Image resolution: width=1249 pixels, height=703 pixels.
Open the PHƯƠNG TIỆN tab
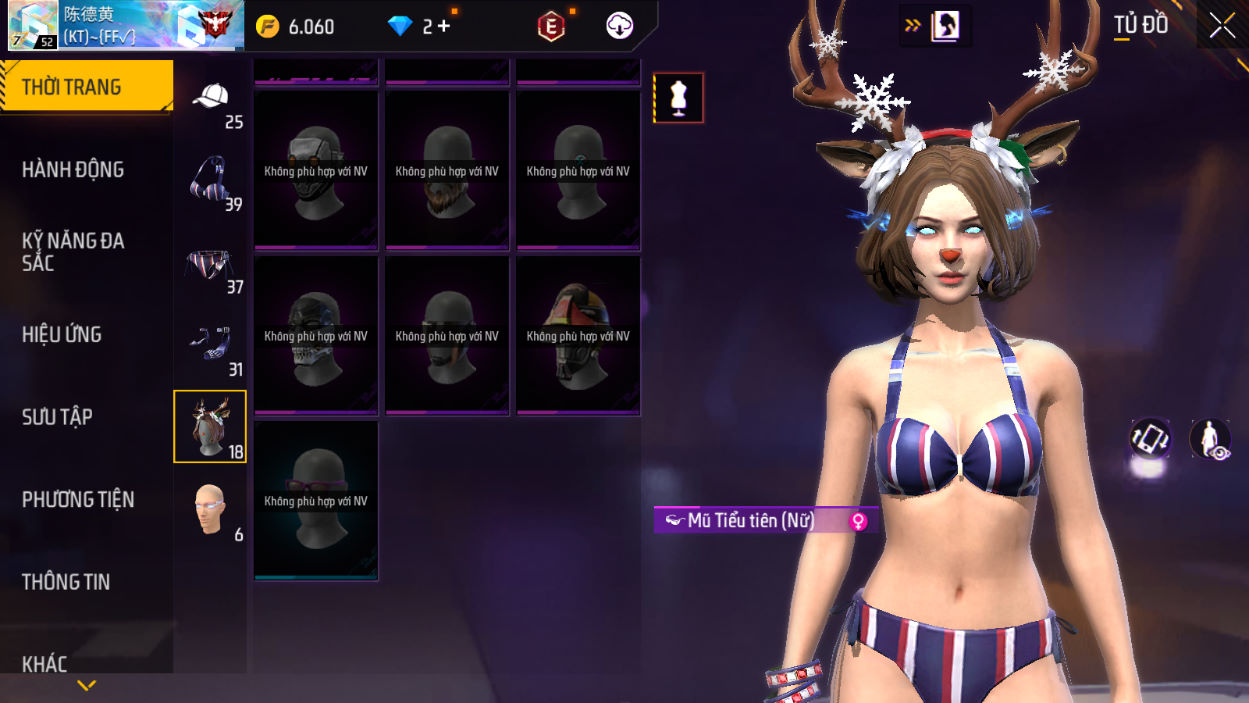click(78, 499)
